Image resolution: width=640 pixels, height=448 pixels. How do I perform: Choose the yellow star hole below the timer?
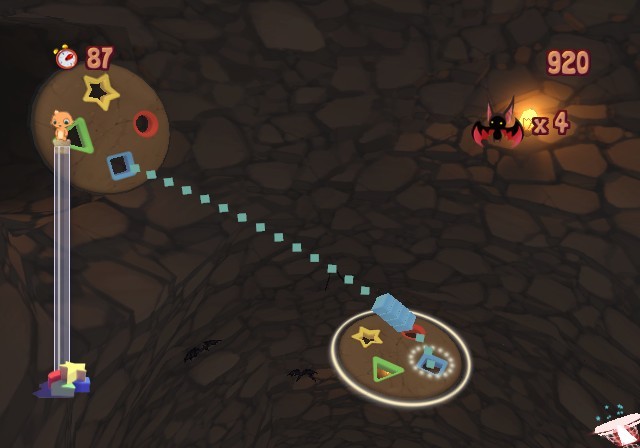coord(99,92)
